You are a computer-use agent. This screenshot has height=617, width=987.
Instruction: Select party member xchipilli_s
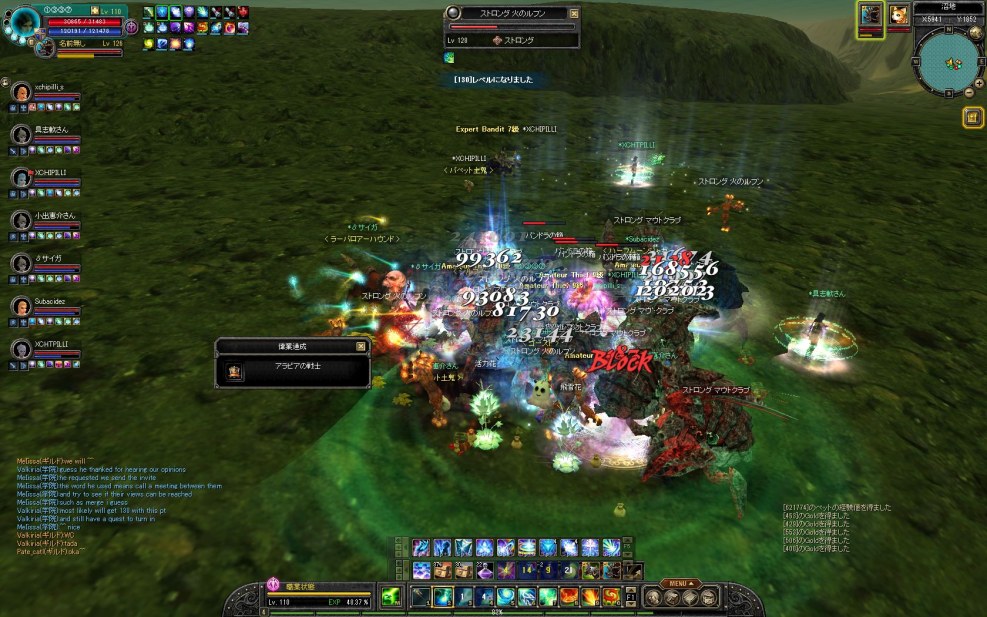point(20,92)
